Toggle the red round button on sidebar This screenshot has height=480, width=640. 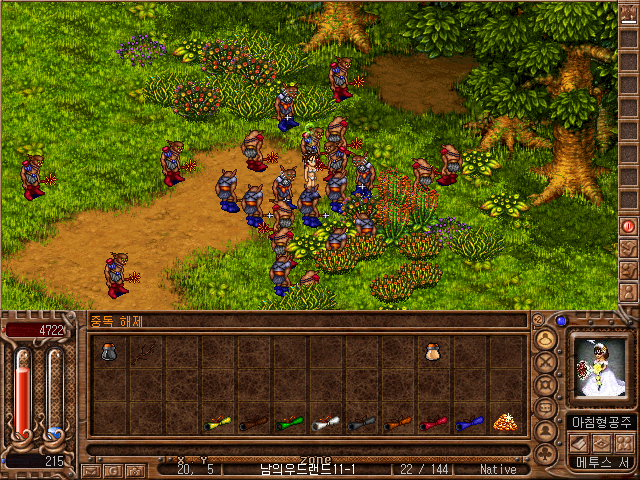tap(629, 226)
